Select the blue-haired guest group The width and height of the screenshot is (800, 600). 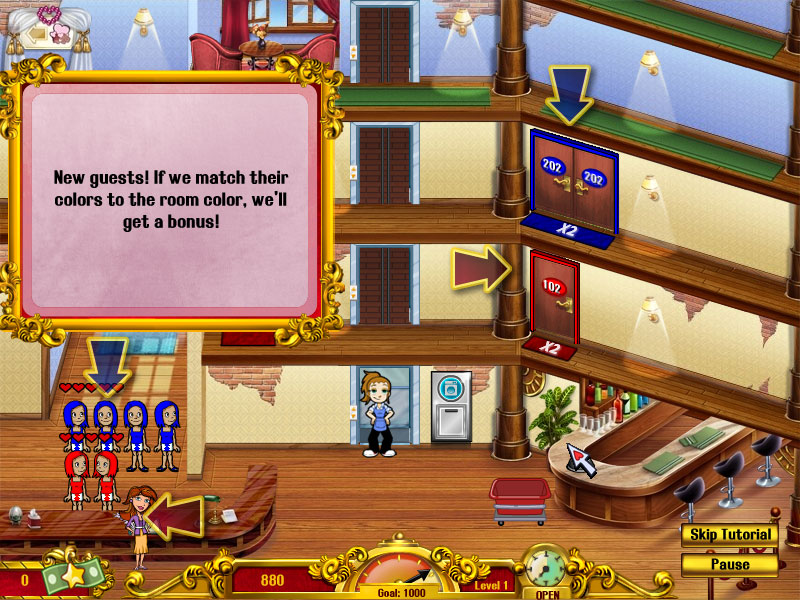[x=121, y=433]
